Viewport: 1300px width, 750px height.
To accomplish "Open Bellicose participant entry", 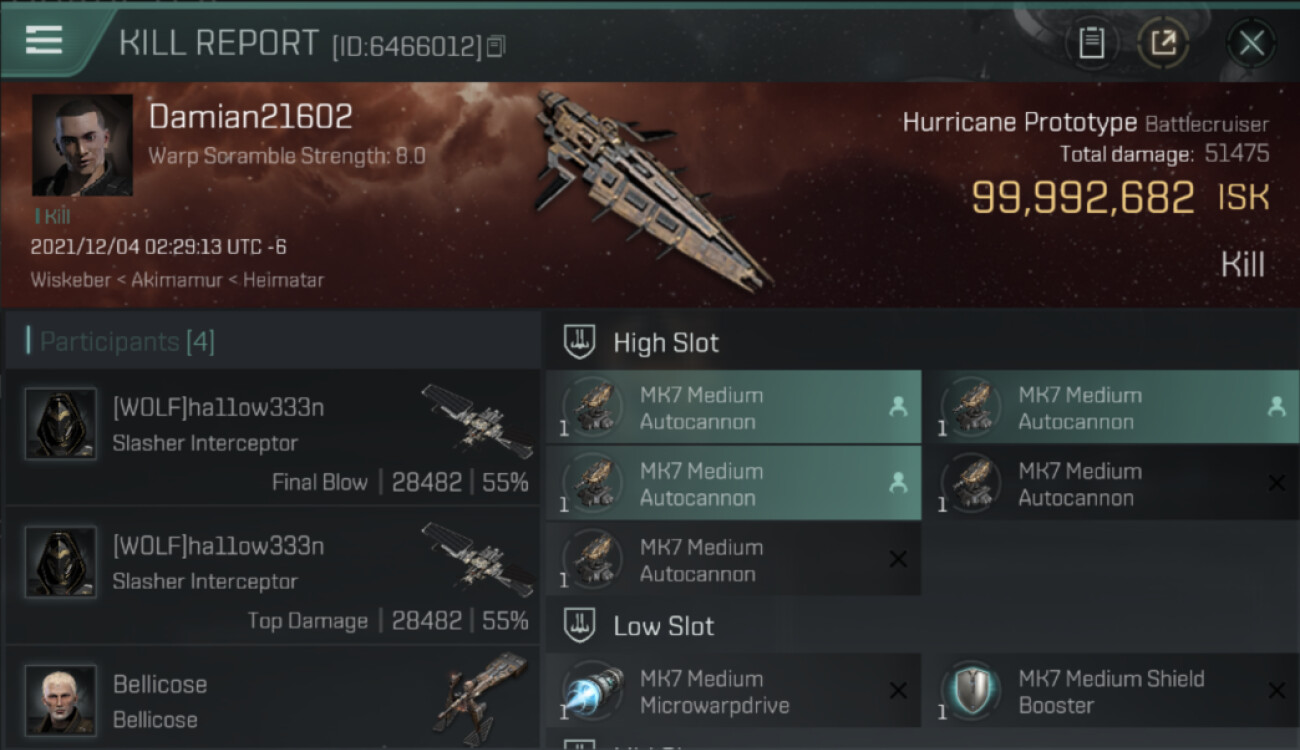I will pyautogui.click(x=272, y=700).
